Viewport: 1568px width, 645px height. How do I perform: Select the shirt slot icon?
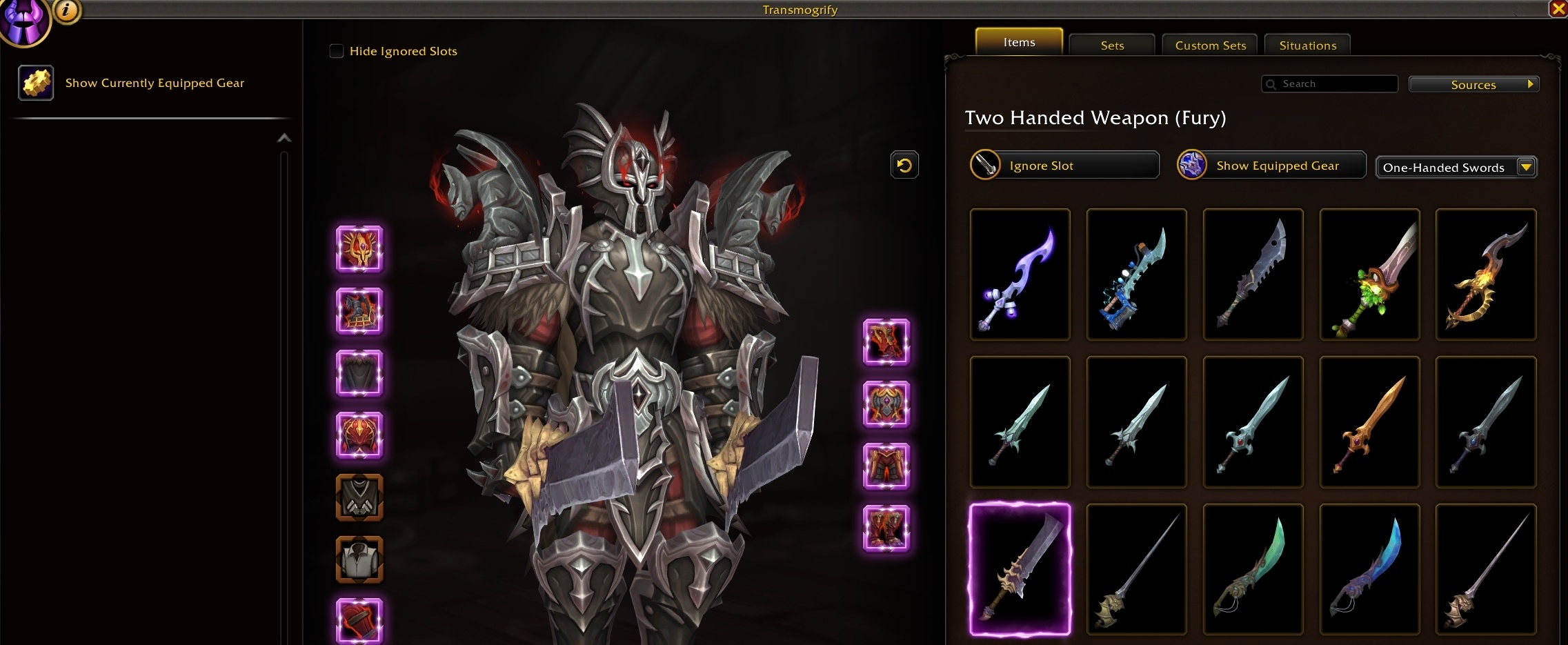(x=360, y=559)
